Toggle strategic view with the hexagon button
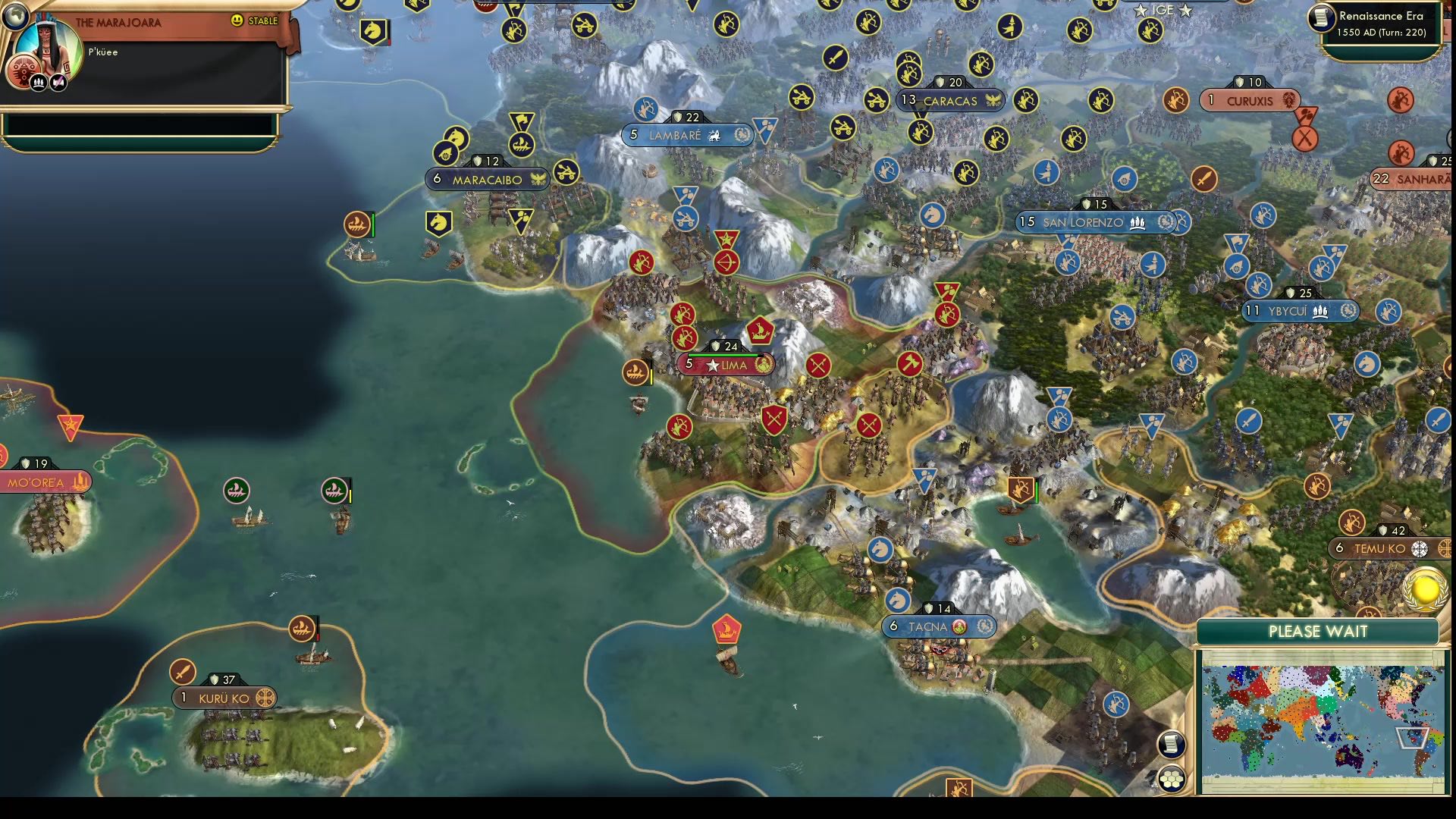 coord(1172,777)
